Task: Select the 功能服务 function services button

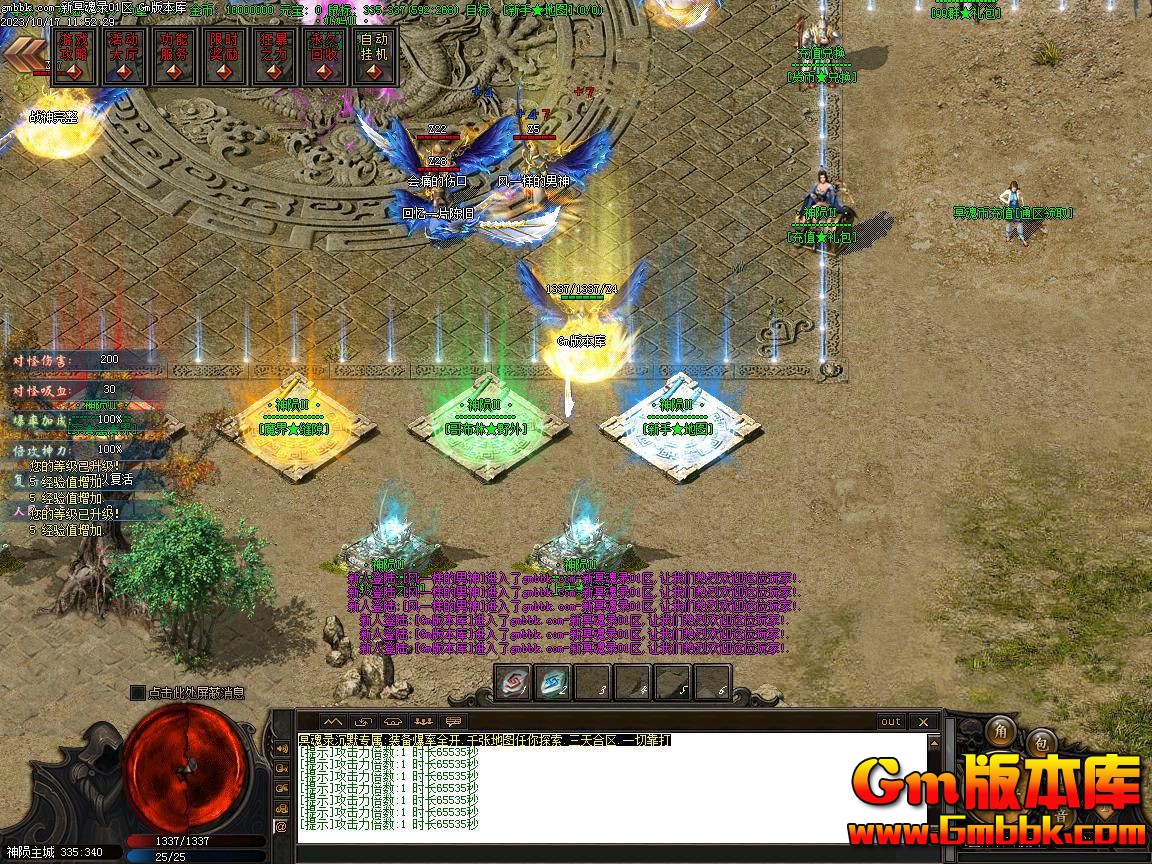Action: (172, 56)
